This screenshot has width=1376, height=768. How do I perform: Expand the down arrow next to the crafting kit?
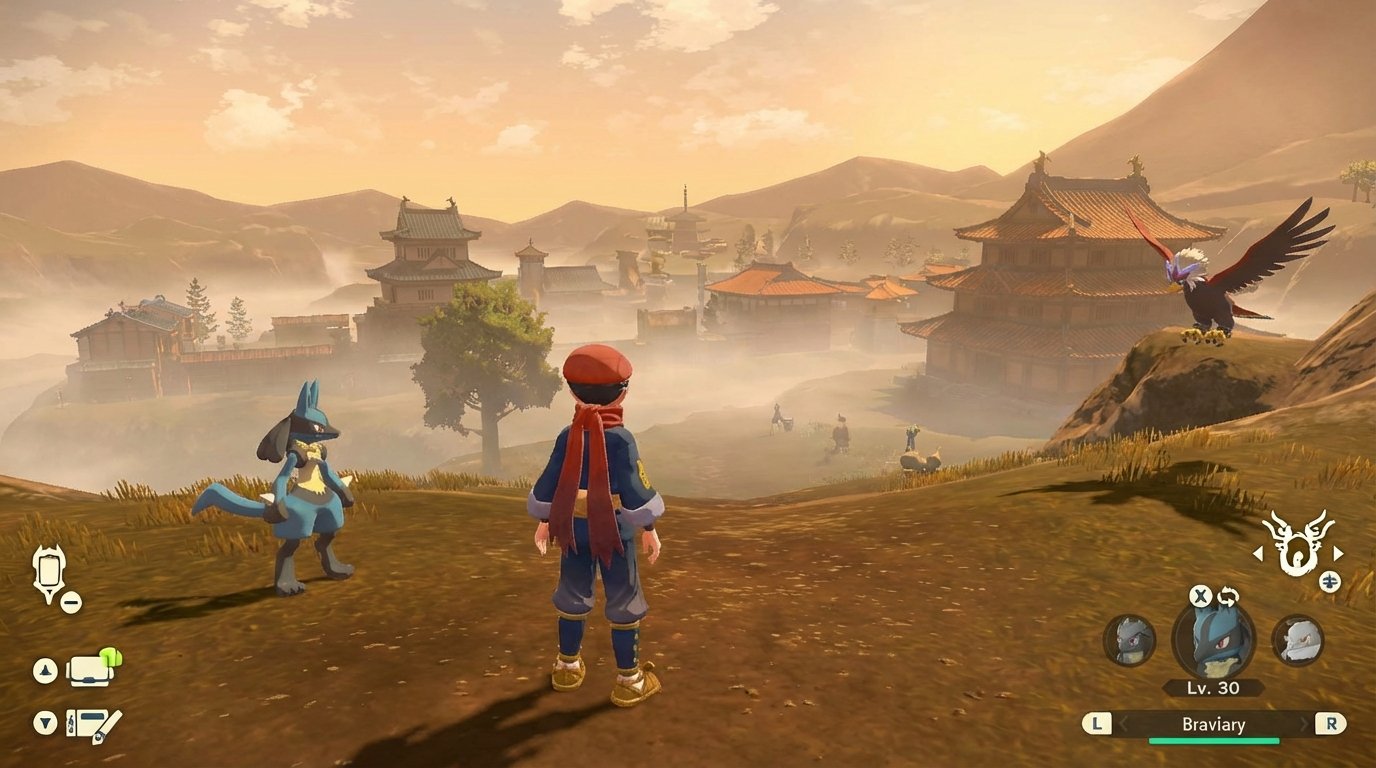45,722
